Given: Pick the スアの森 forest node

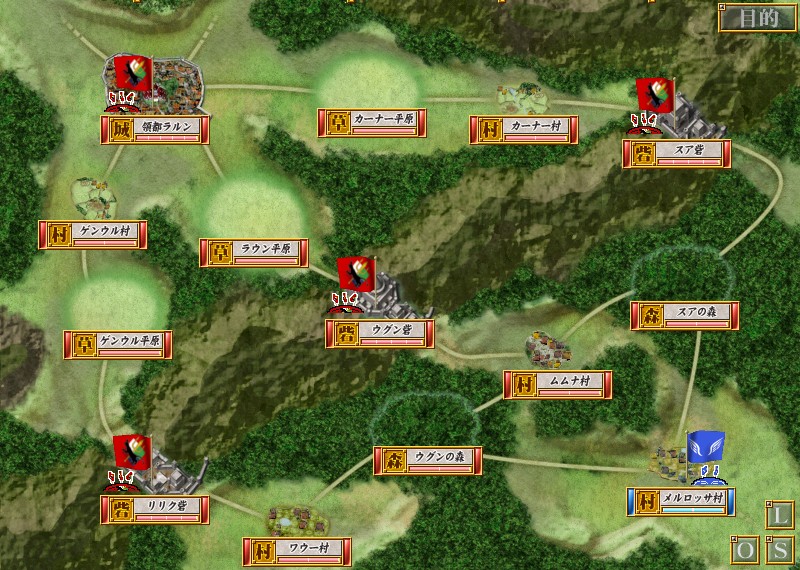Looking at the screenshot, I should pyautogui.click(x=685, y=315).
